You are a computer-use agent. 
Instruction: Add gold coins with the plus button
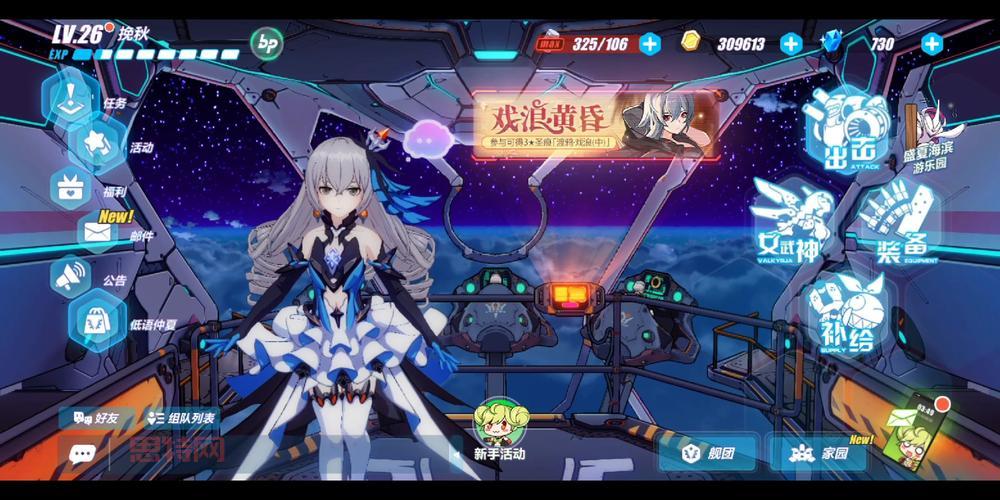(790, 43)
